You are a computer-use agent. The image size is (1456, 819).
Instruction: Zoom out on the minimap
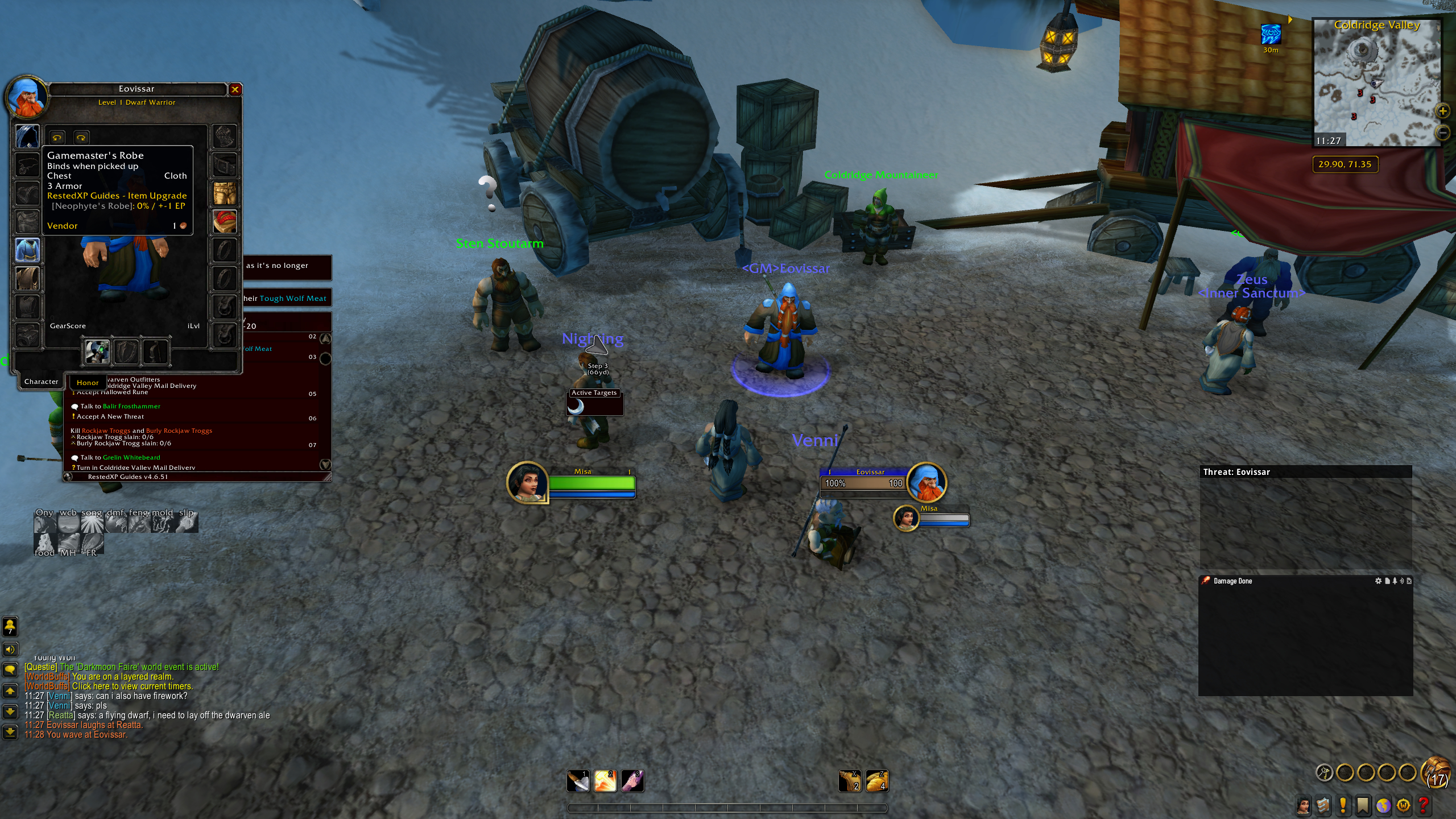[x=1442, y=133]
